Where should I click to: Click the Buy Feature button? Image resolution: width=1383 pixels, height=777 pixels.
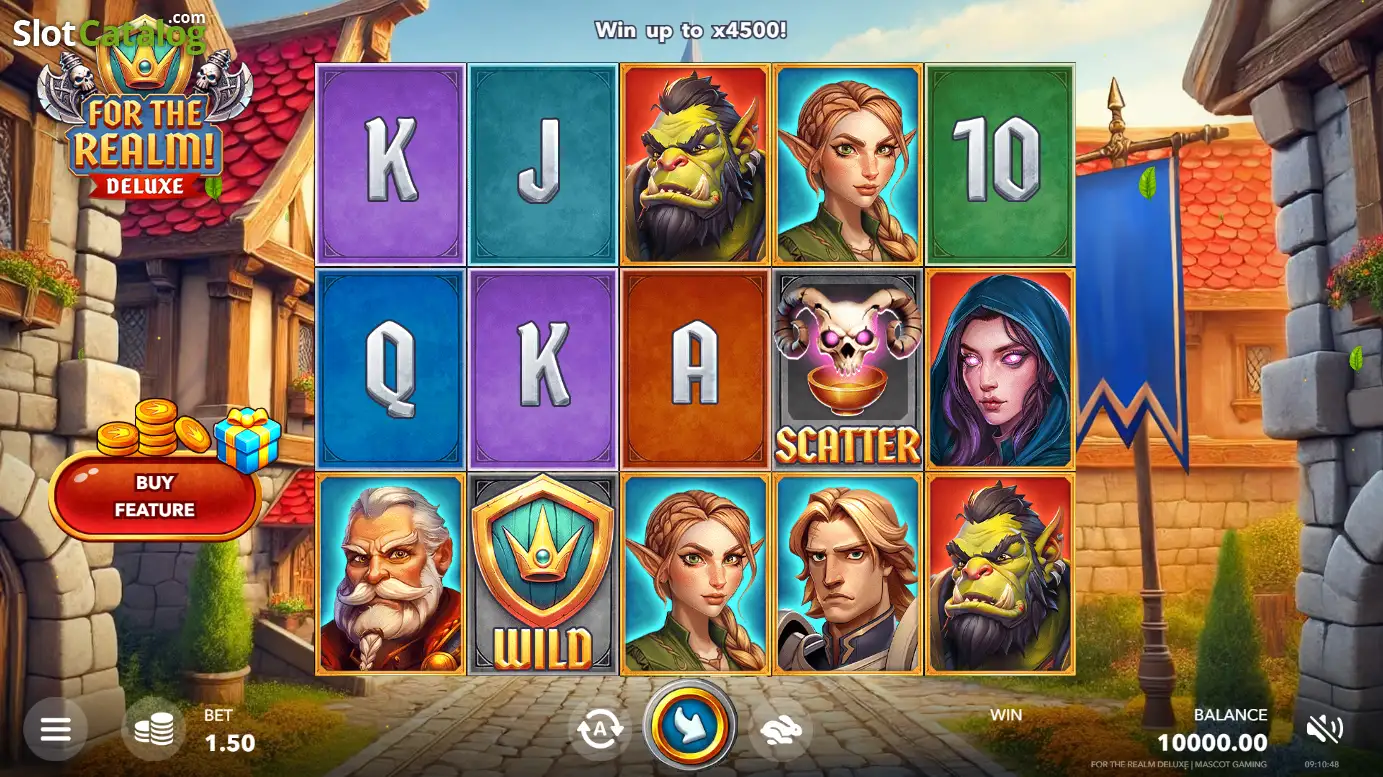154,496
